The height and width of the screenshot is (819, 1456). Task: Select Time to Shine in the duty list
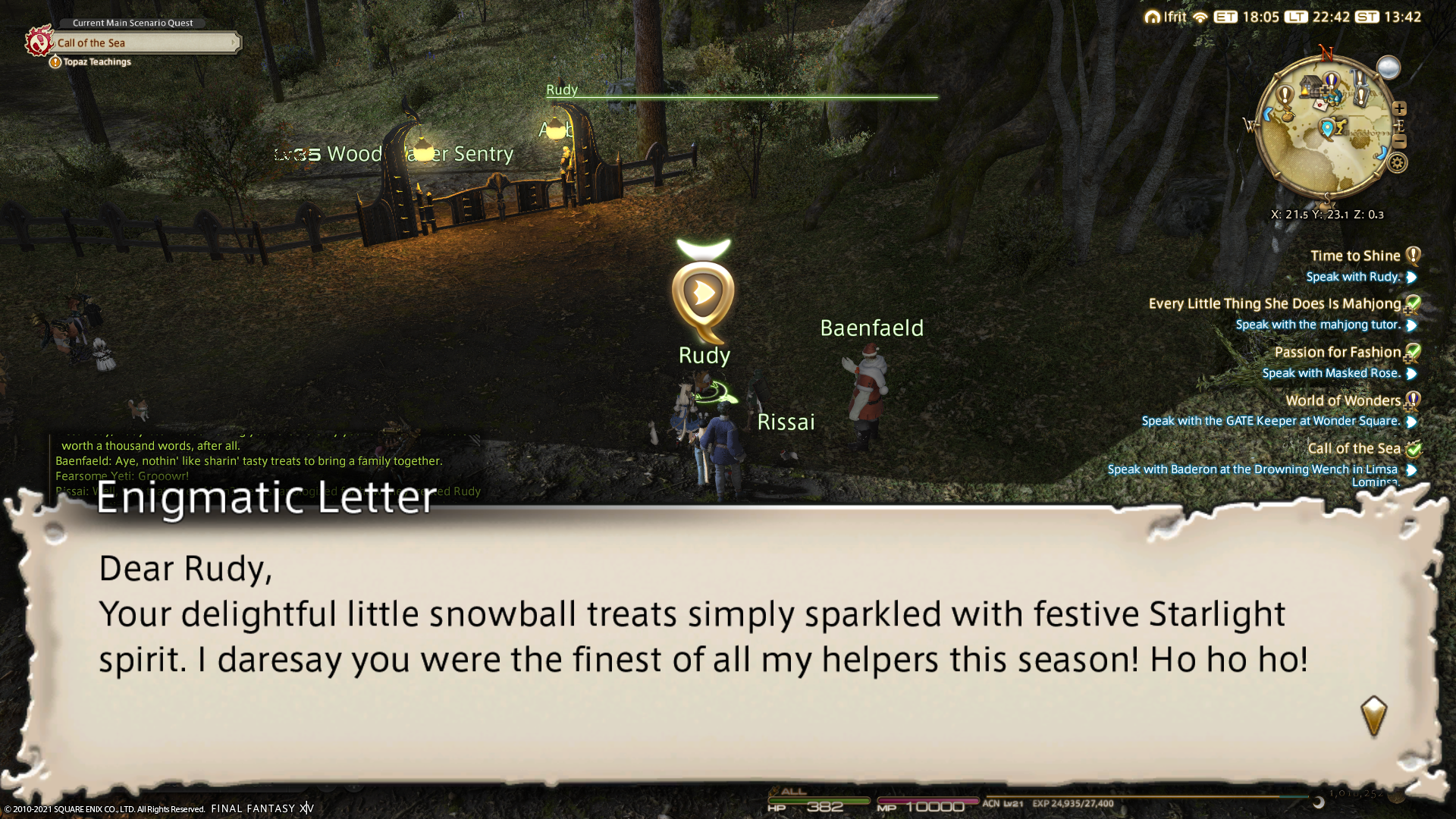click(1354, 256)
